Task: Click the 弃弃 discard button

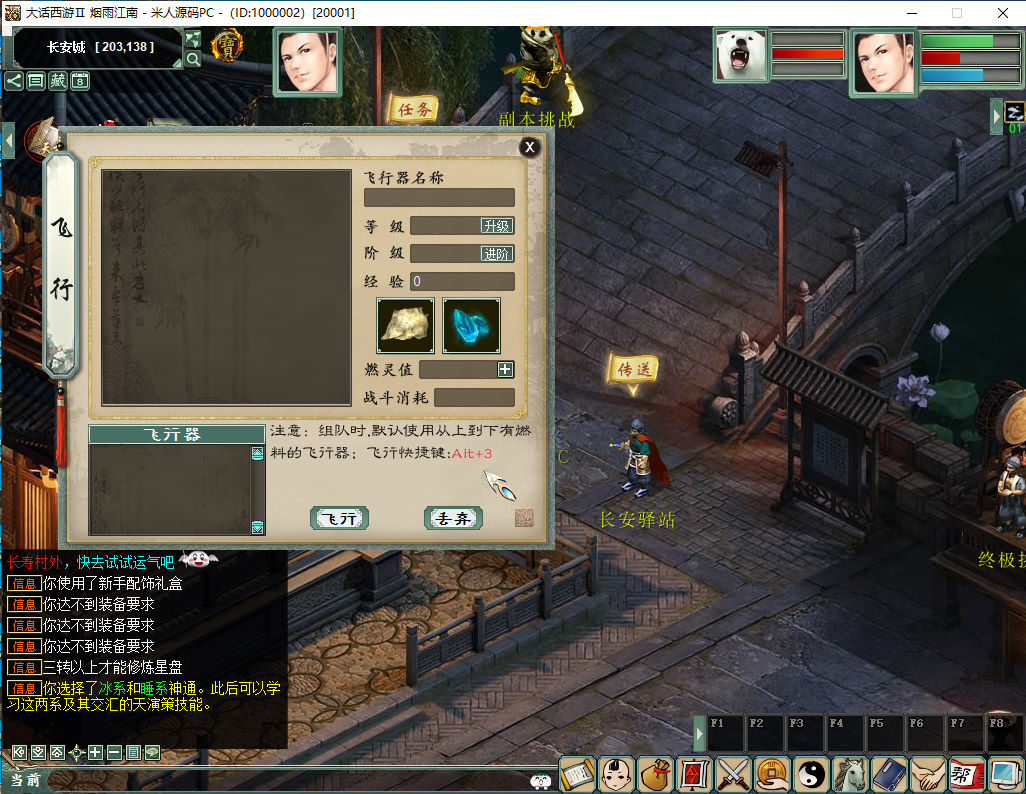Action: point(453,518)
